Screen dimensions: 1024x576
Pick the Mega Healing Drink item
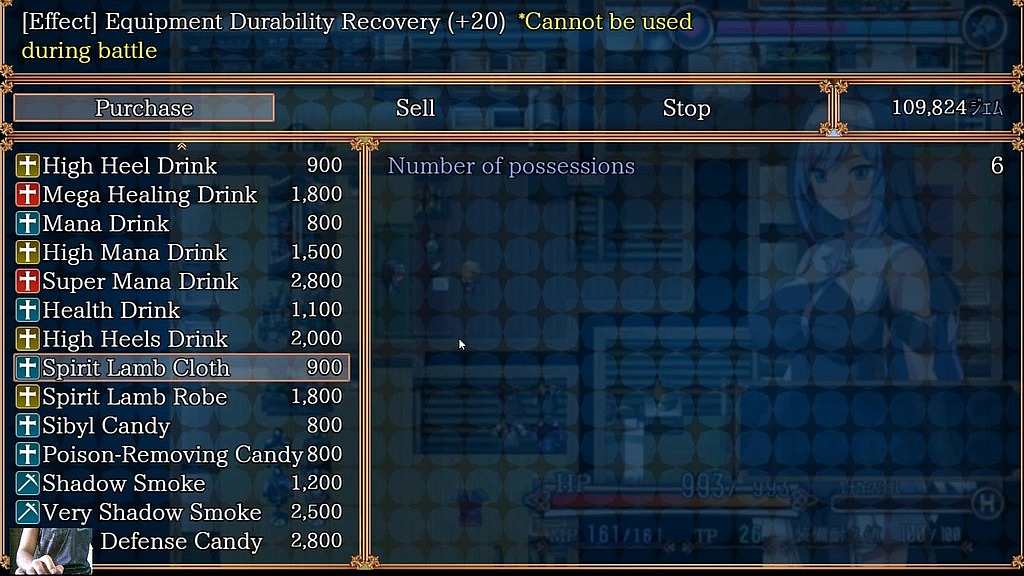[x=180, y=195]
